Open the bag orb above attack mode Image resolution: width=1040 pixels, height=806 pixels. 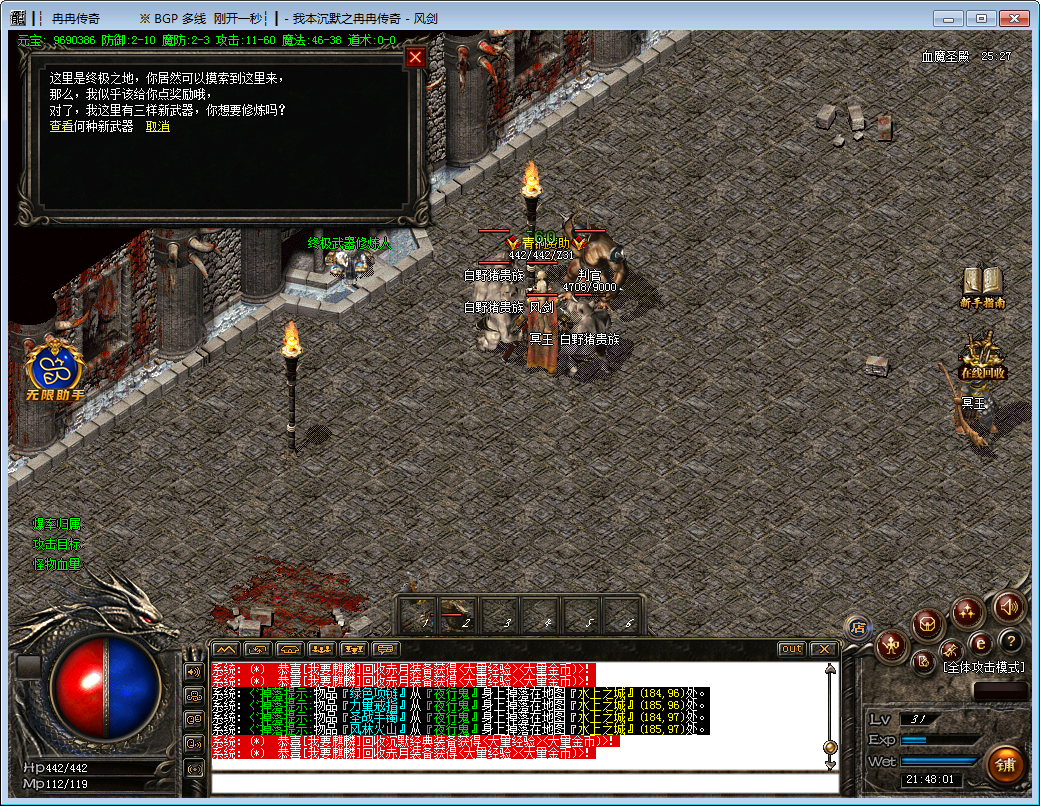[x=927, y=626]
